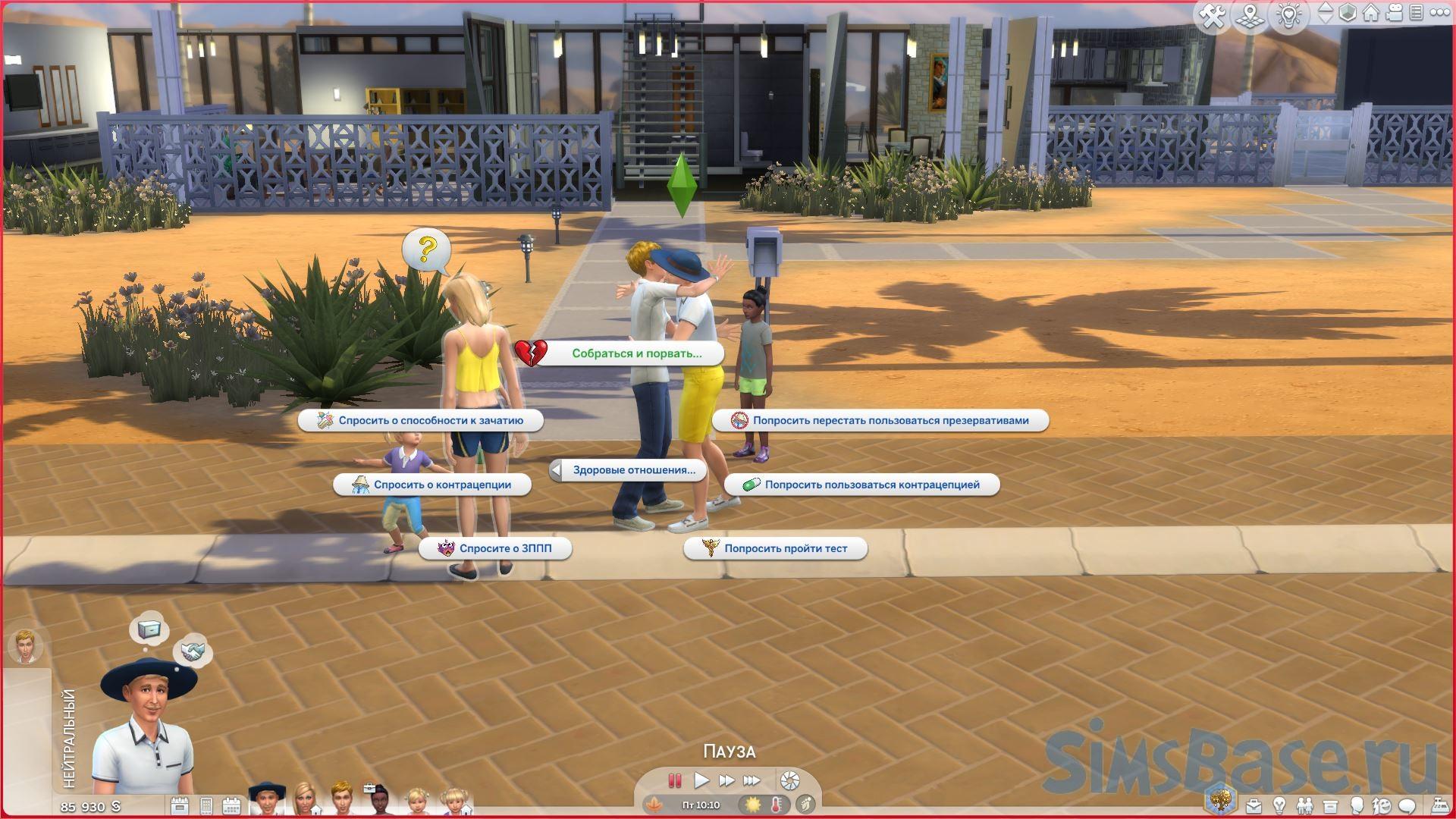Open Build Mode with hammer-and-wrench icon
This screenshot has height=819, width=1456.
coord(1213,15)
